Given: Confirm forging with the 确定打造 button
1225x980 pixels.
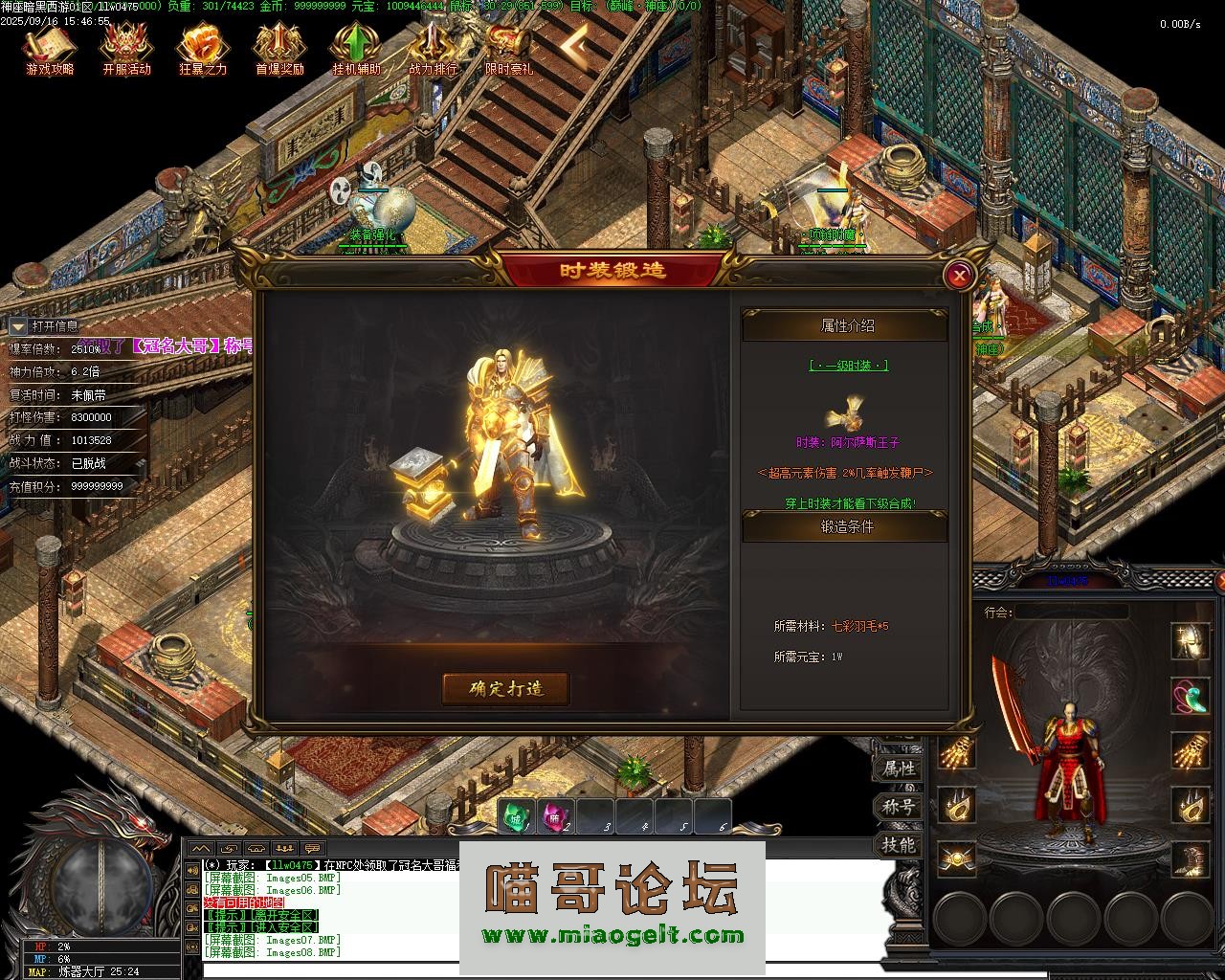Looking at the screenshot, I should (x=505, y=688).
